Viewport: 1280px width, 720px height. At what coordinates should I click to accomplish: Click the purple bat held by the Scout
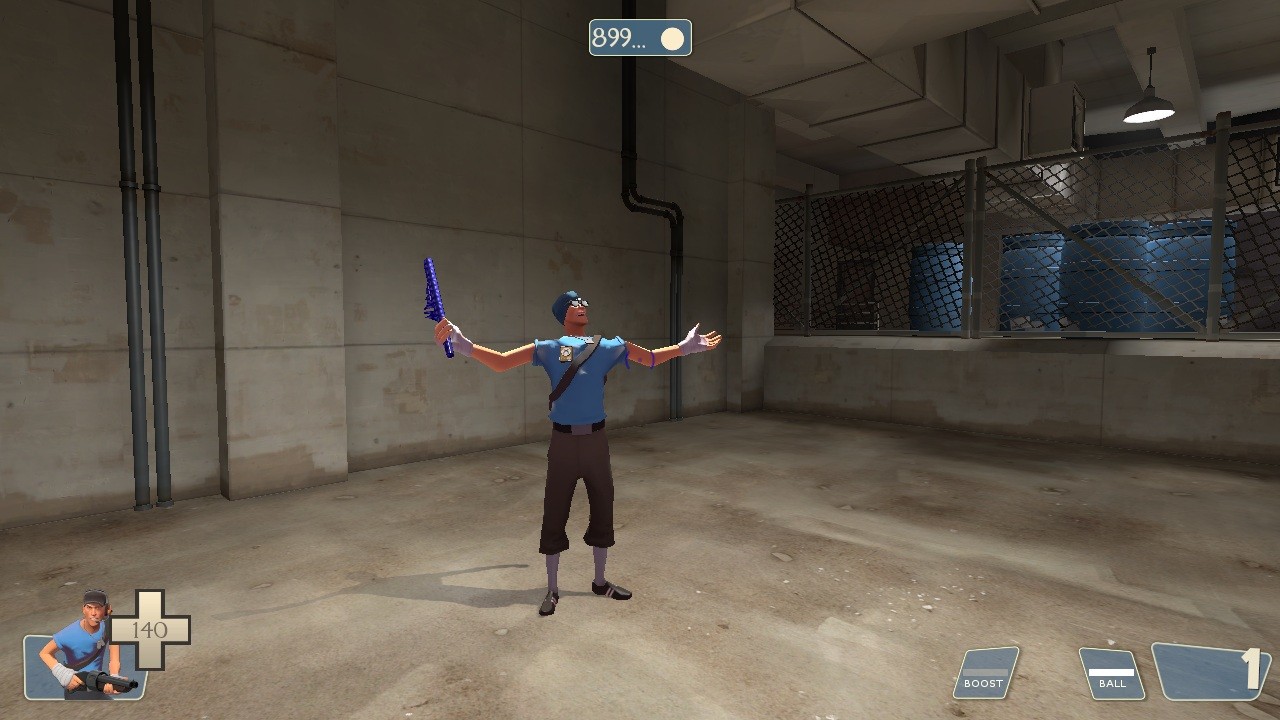432,295
